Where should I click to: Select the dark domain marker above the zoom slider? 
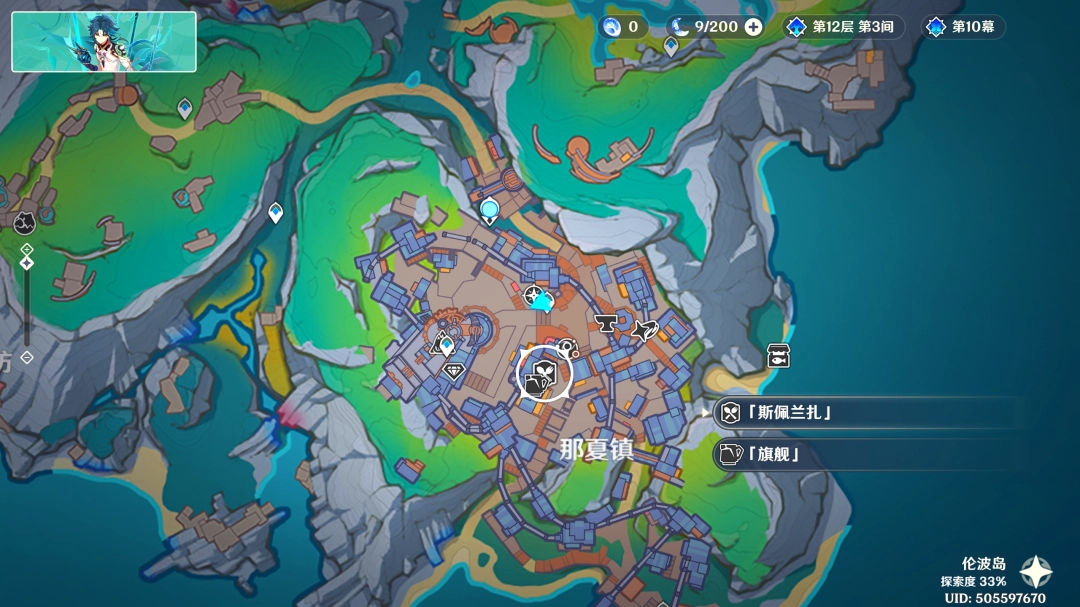[27, 221]
